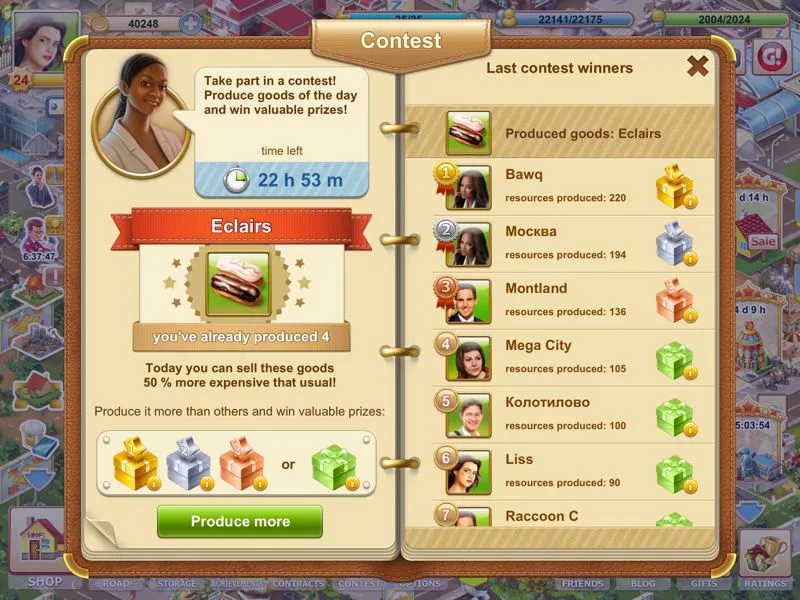
Task: Open Mega City's winner entry
Action: [560, 357]
